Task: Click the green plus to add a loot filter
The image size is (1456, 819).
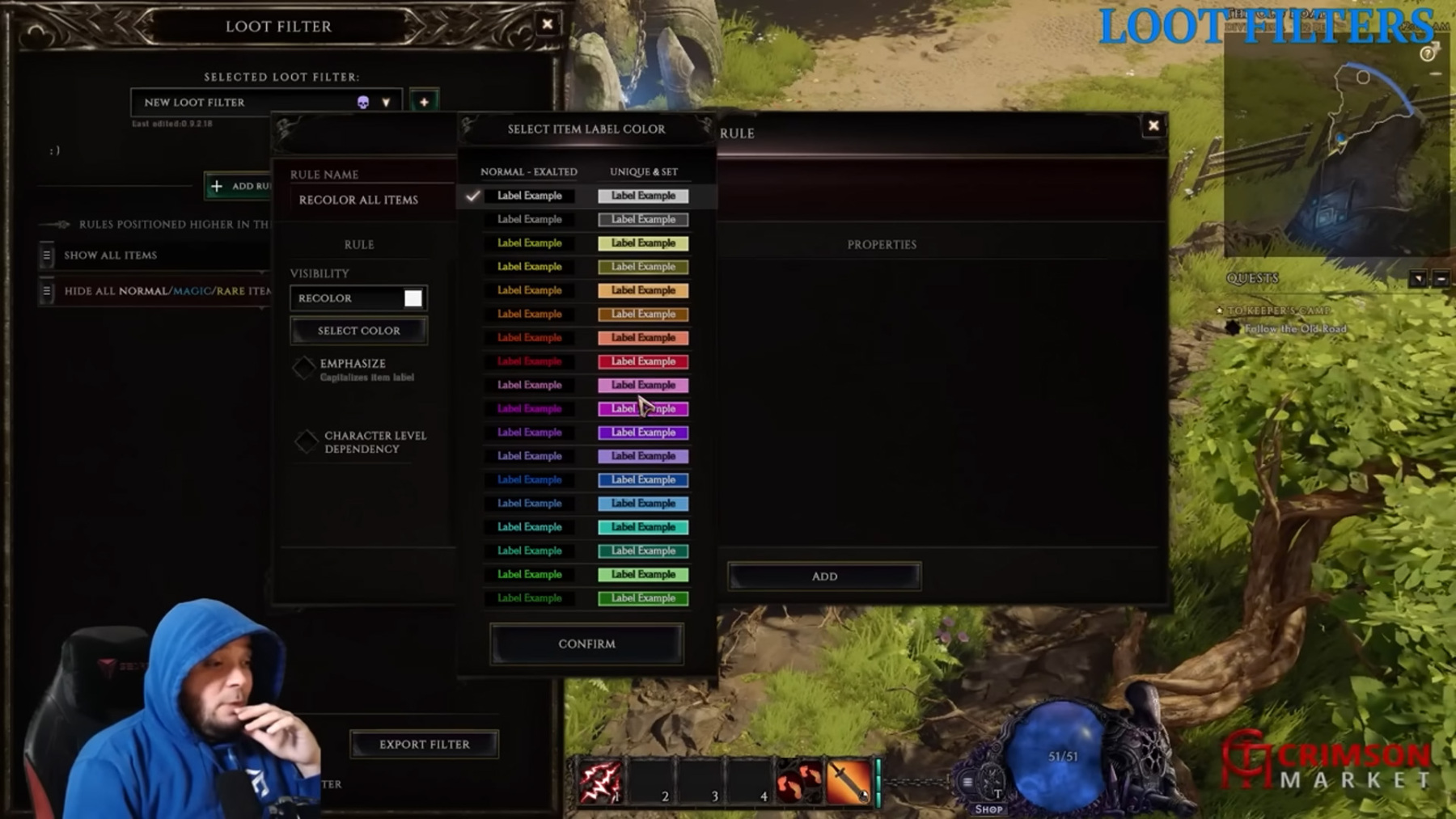Action: 425,101
